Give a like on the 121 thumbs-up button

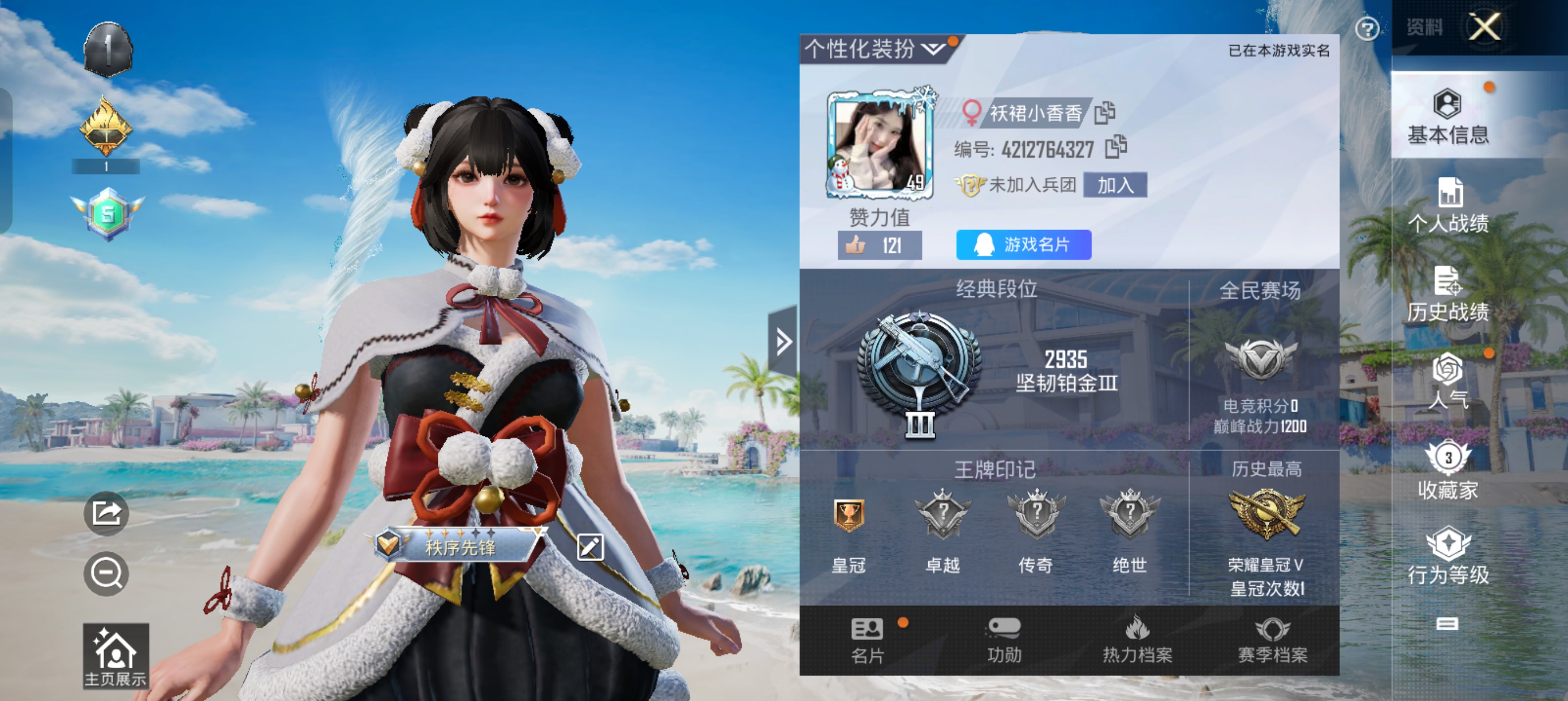pyautogui.click(x=879, y=245)
